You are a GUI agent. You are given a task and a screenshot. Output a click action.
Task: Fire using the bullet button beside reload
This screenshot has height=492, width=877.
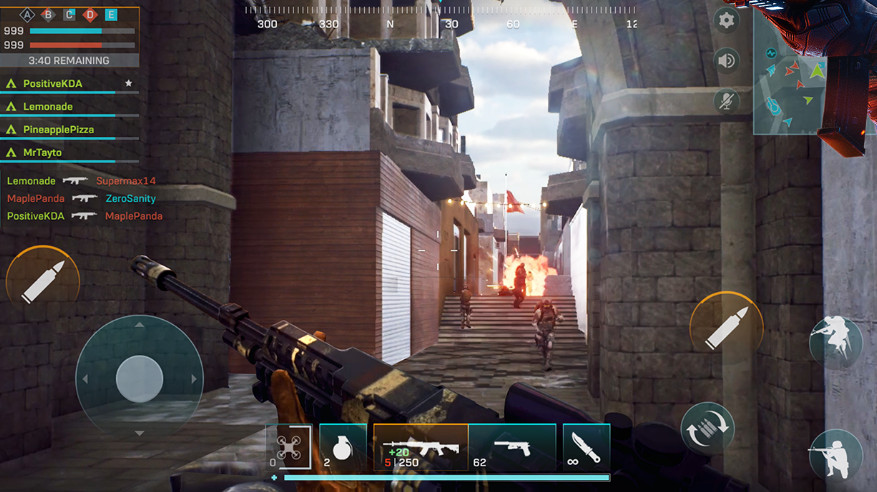pos(726,328)
